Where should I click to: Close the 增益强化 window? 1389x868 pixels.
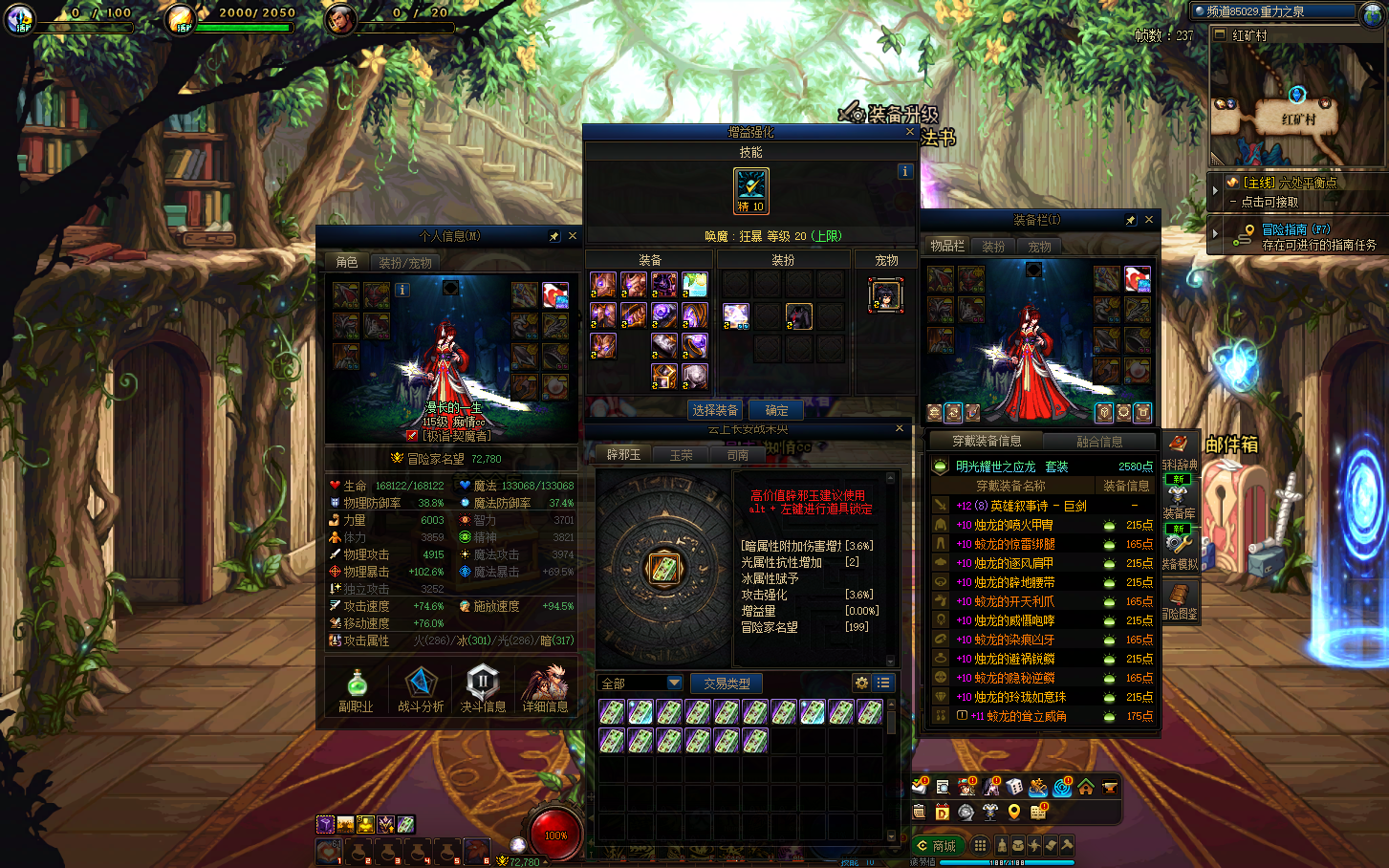(x=910, y=132)
